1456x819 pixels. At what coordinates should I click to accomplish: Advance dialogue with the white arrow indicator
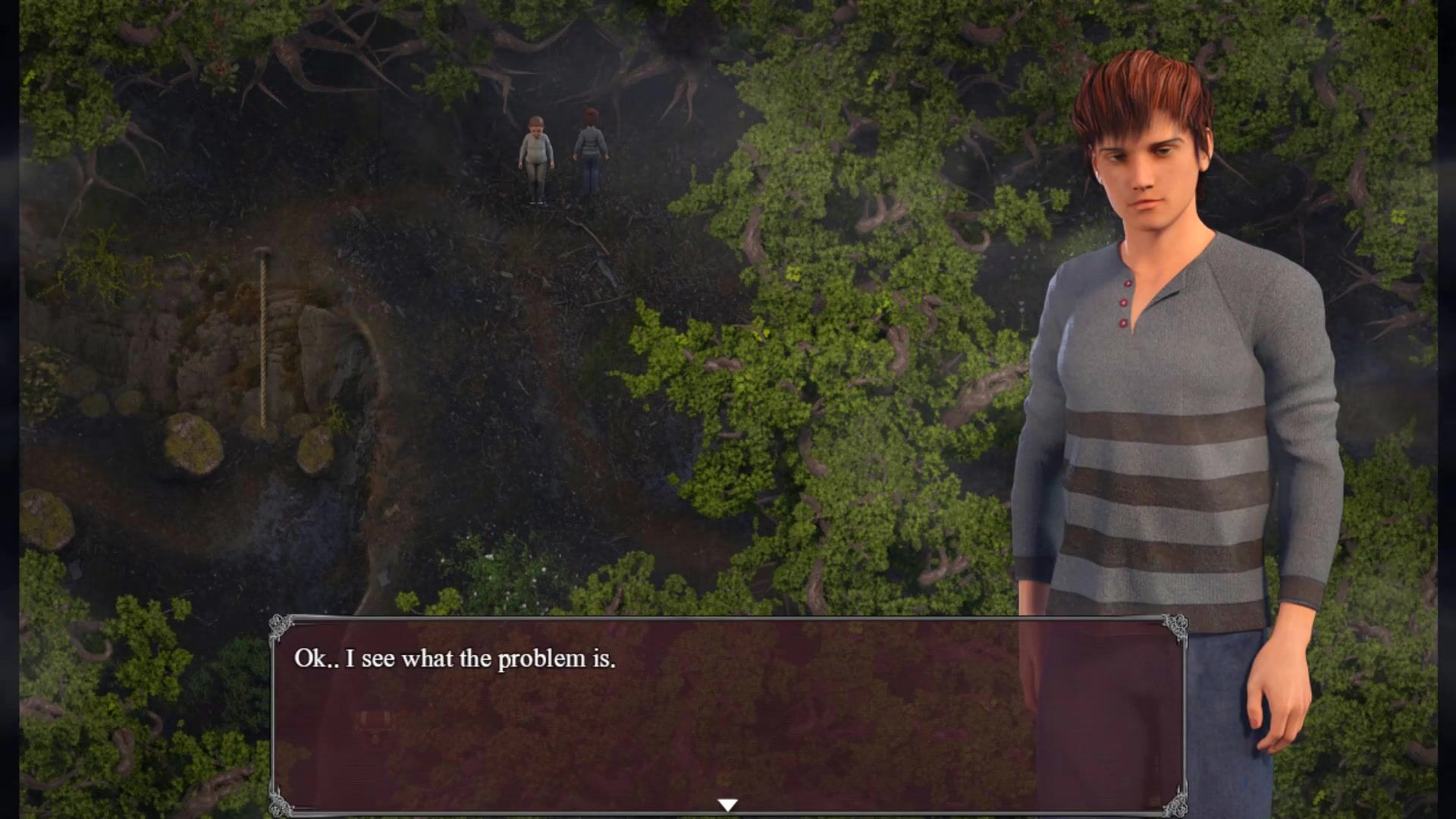[727, 805]
